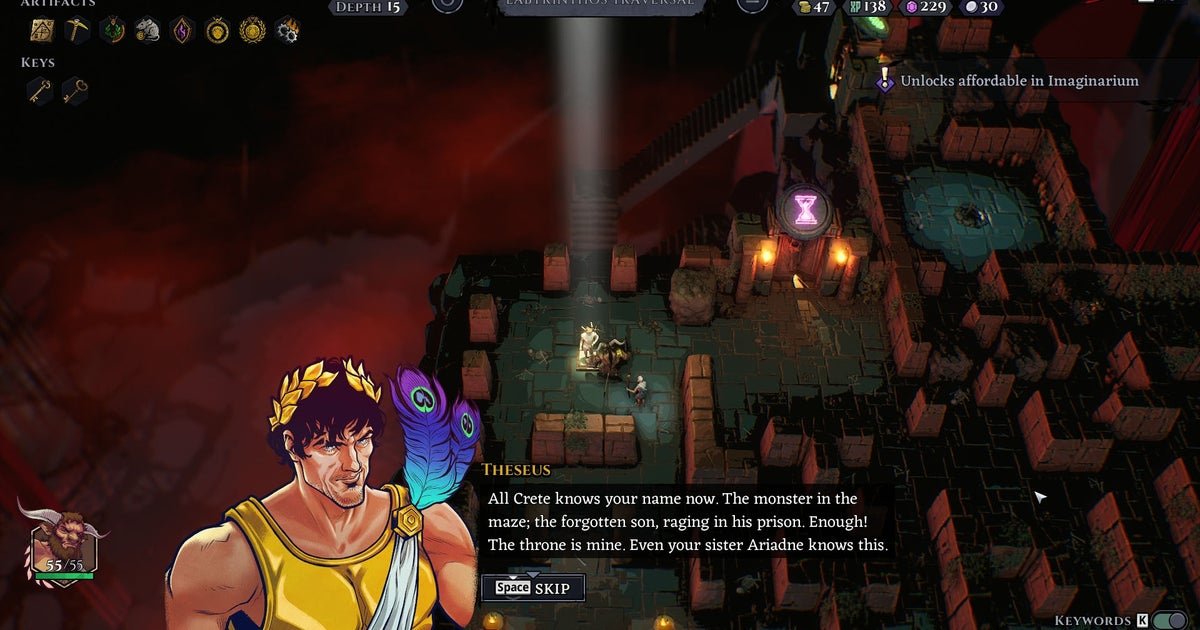1200x630 pixels.
Task: Skip Theseus's dialogue line
Action: (x=532, y=588)
